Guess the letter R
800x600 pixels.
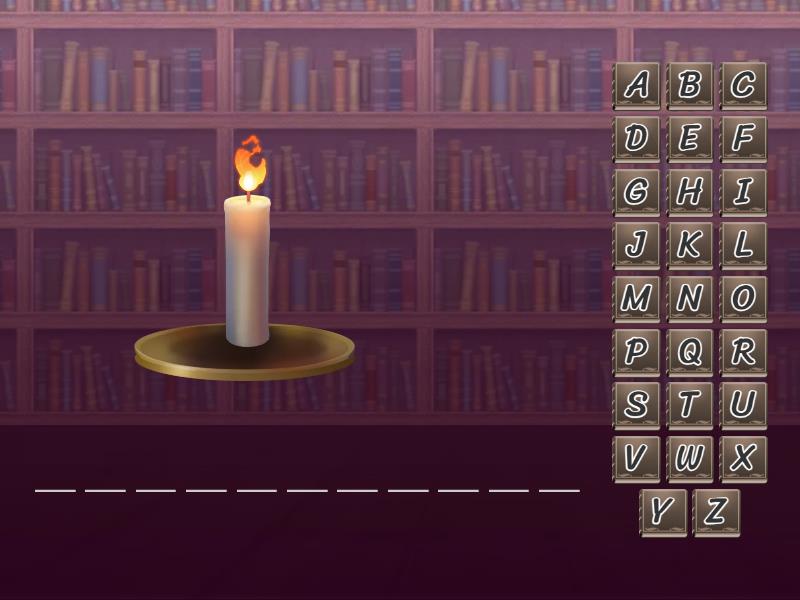pos(742,352)
